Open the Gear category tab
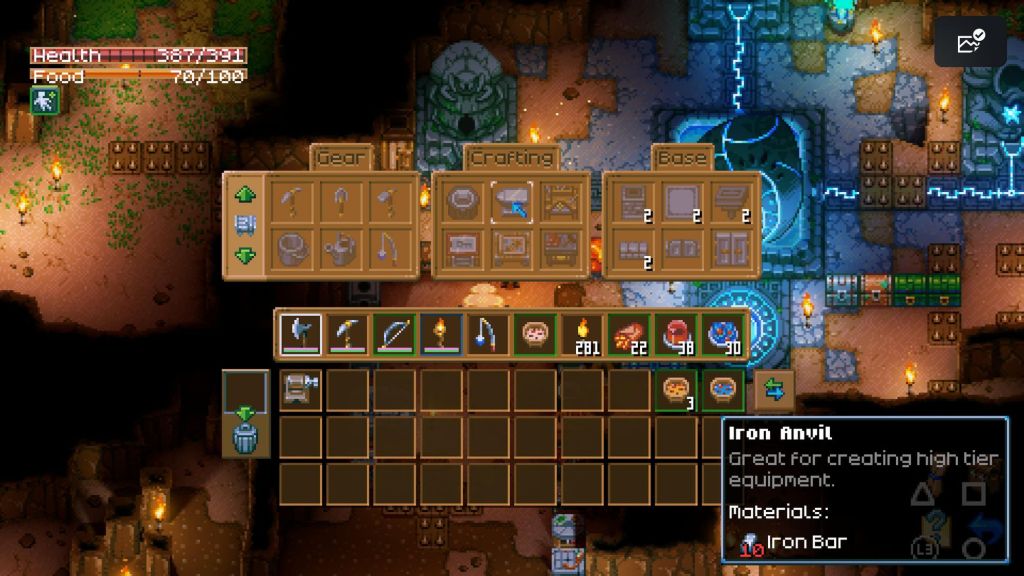Screen dimensions: 1024x576 (342, 158)
